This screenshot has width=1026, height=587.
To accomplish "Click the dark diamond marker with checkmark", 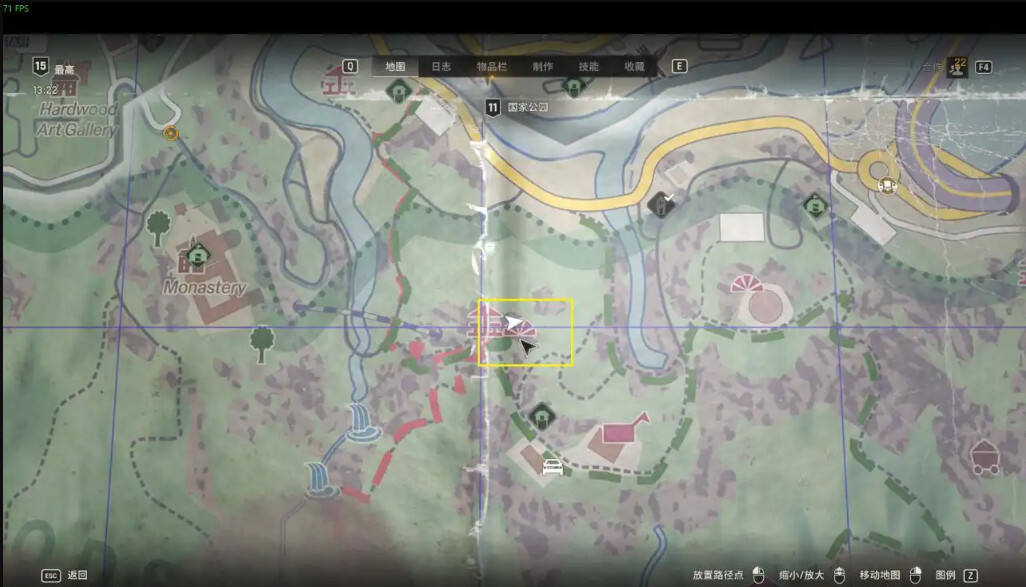I will pos(660,206).
